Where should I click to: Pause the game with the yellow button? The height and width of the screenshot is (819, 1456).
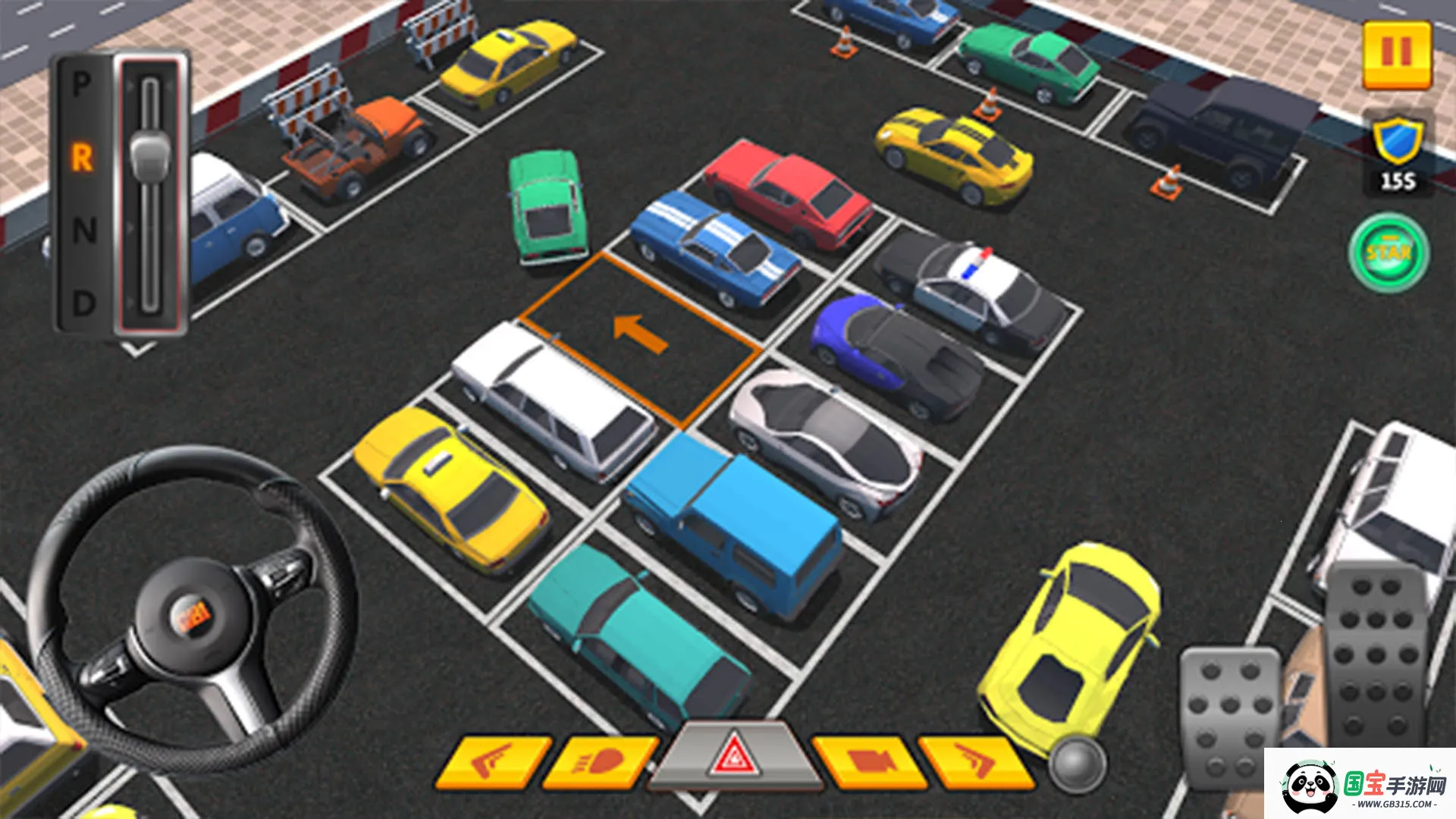(x=1397, y=55)
